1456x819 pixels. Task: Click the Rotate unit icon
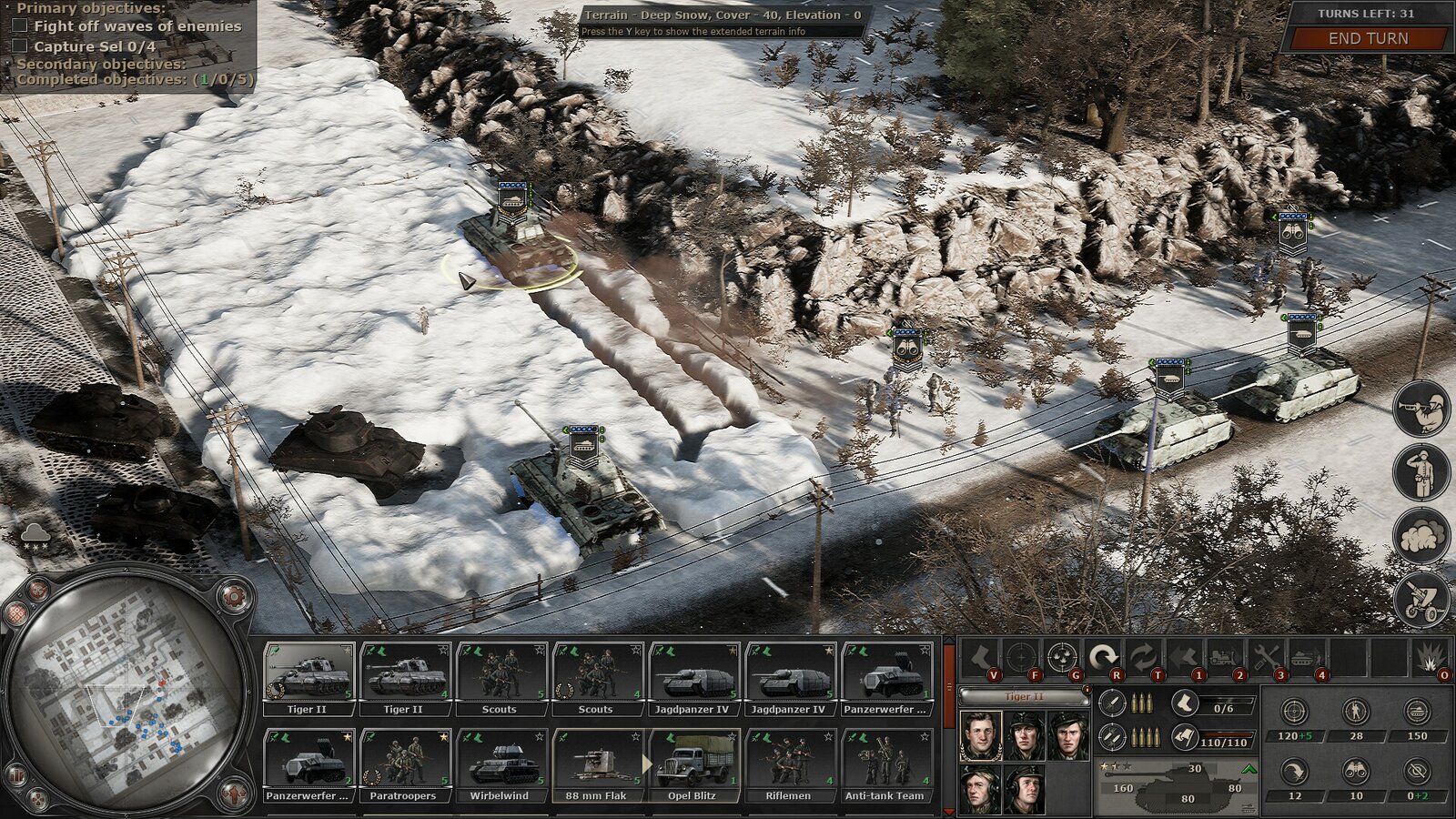click(x=1103, y=654)
